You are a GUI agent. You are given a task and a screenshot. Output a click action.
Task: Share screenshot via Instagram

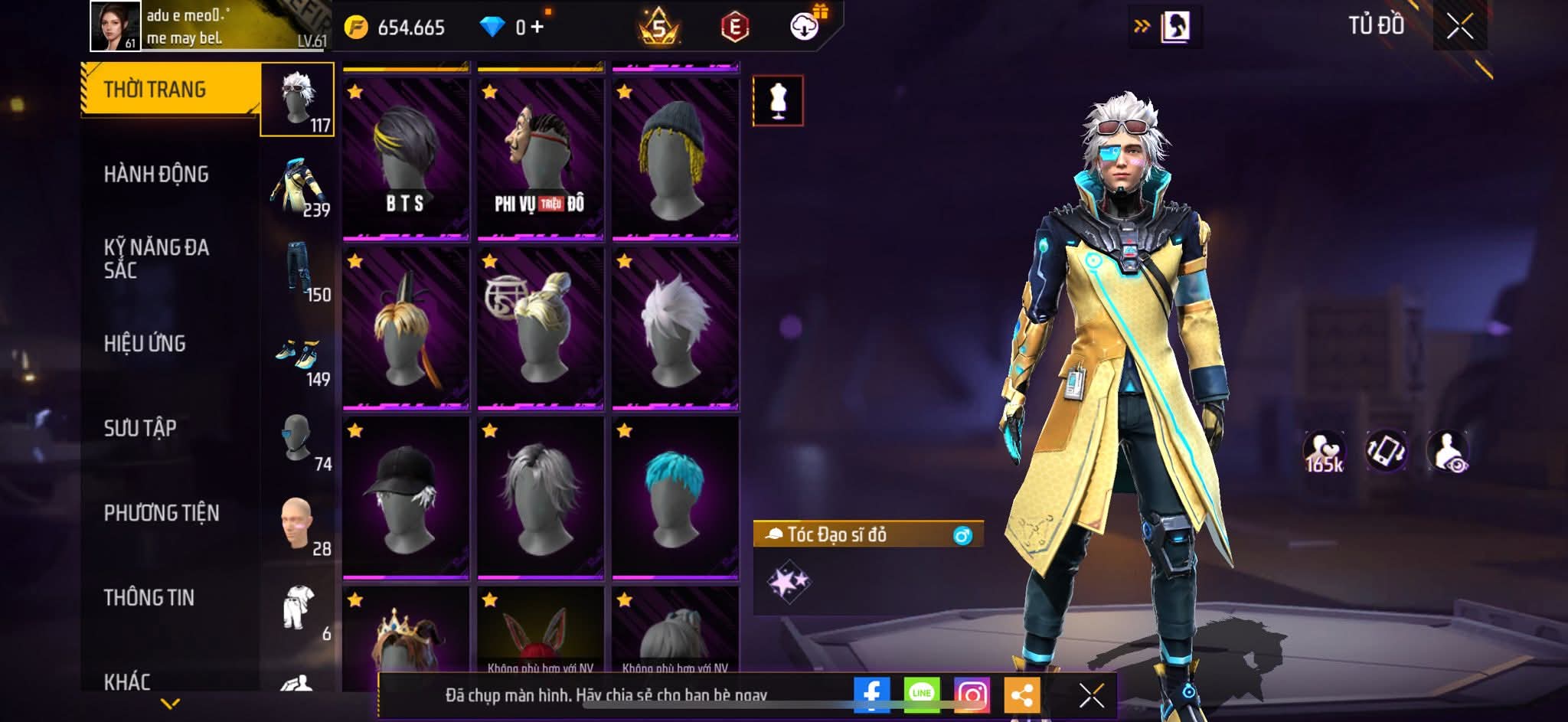[x=972, y=695]
